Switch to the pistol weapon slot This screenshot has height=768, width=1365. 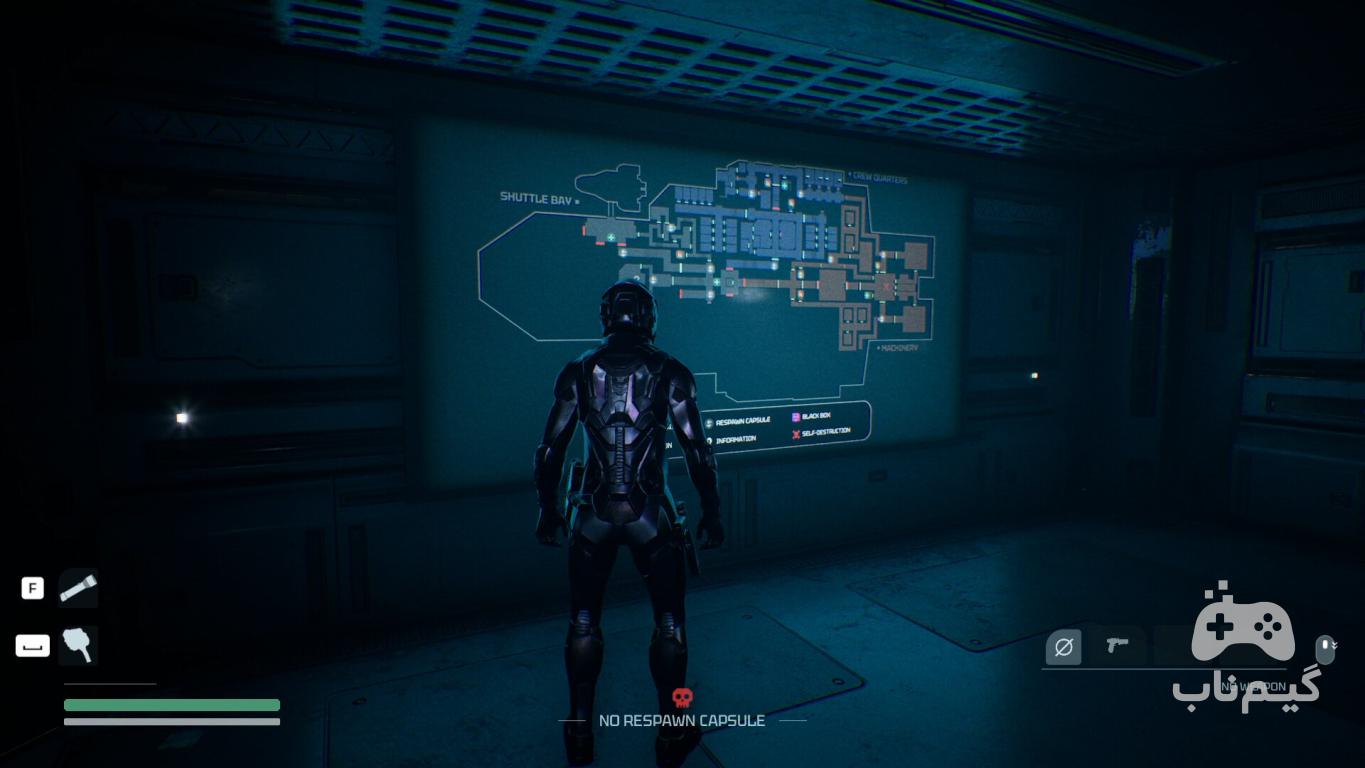1117,646
